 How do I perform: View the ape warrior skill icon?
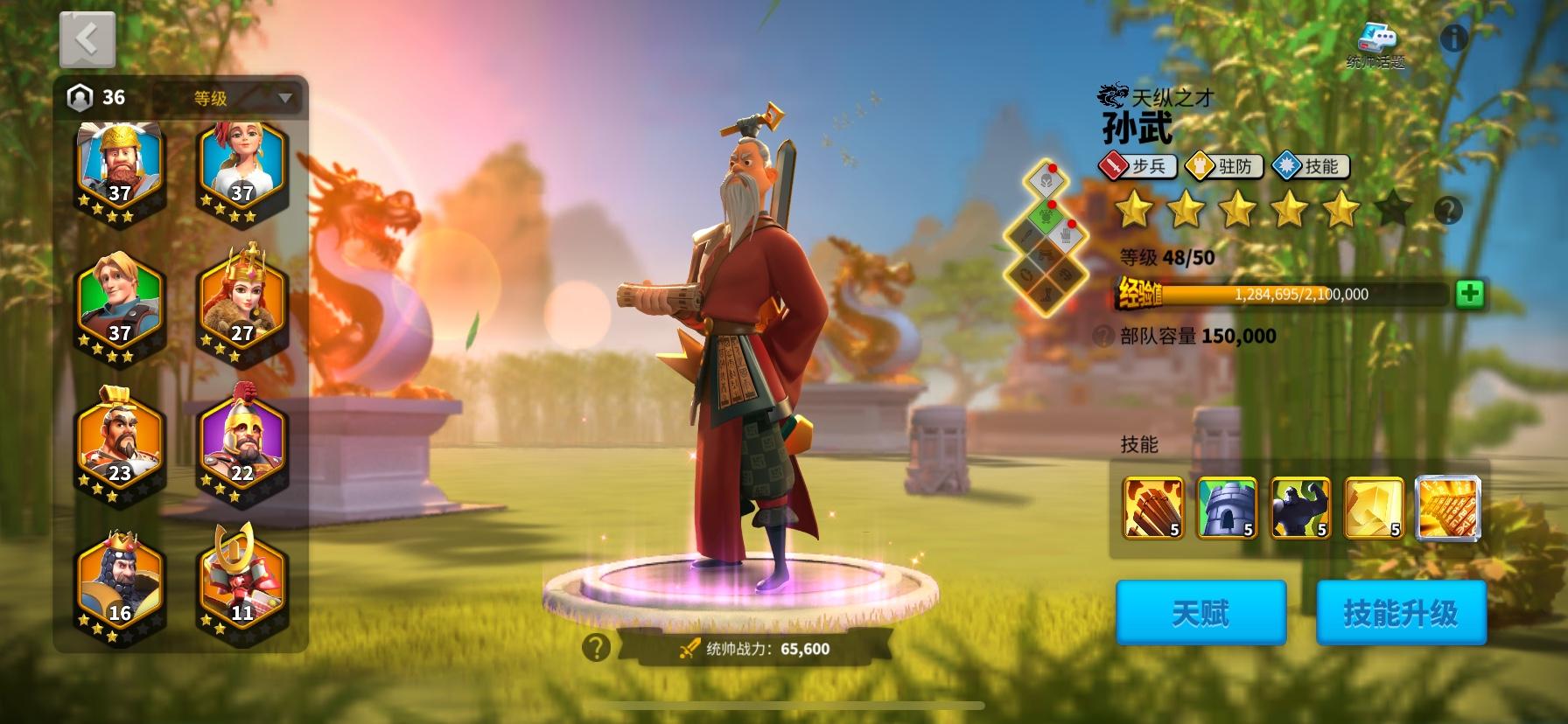coord(1301,508)
